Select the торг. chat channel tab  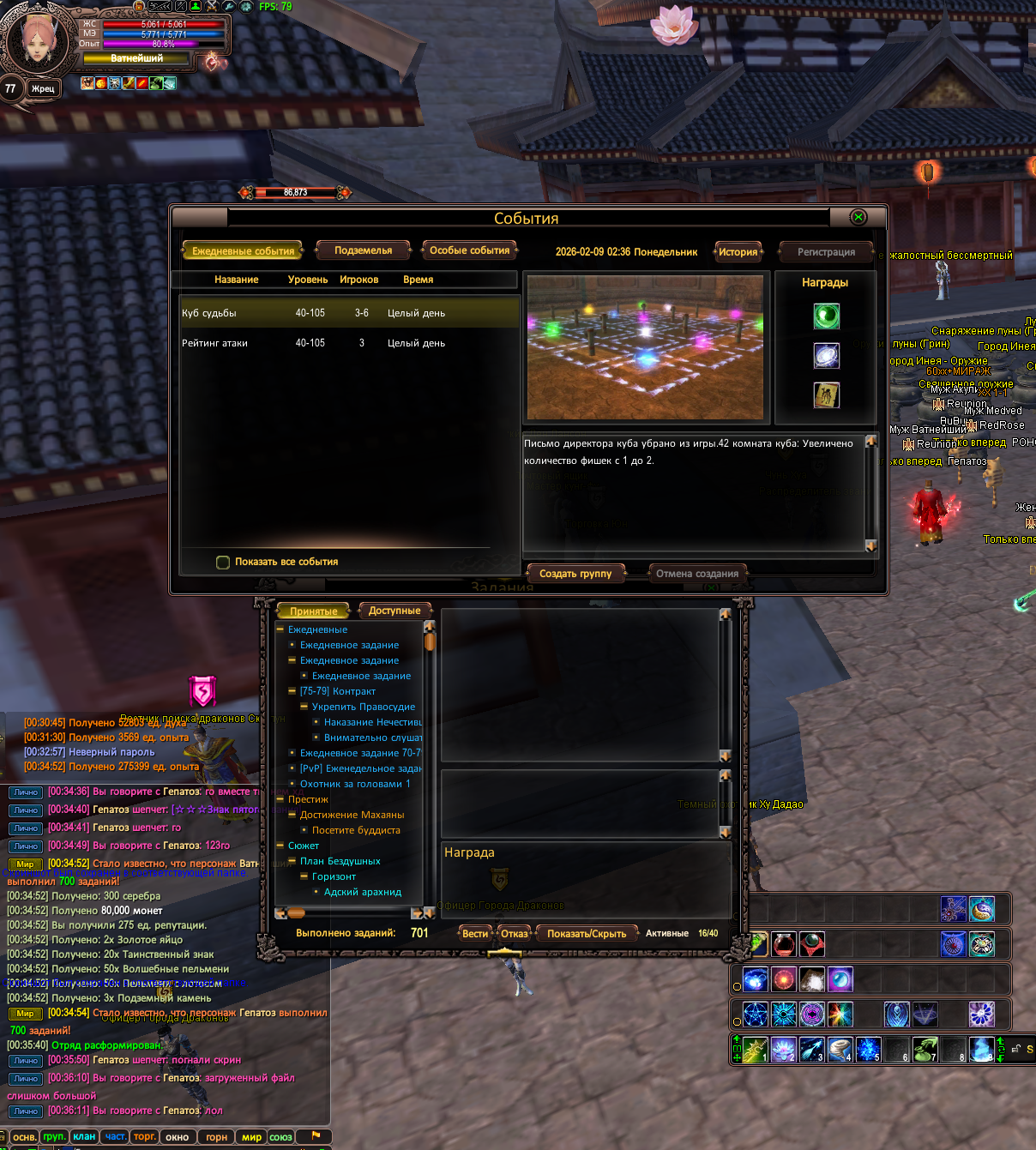pyautogui.click(x=145, y=1137)
